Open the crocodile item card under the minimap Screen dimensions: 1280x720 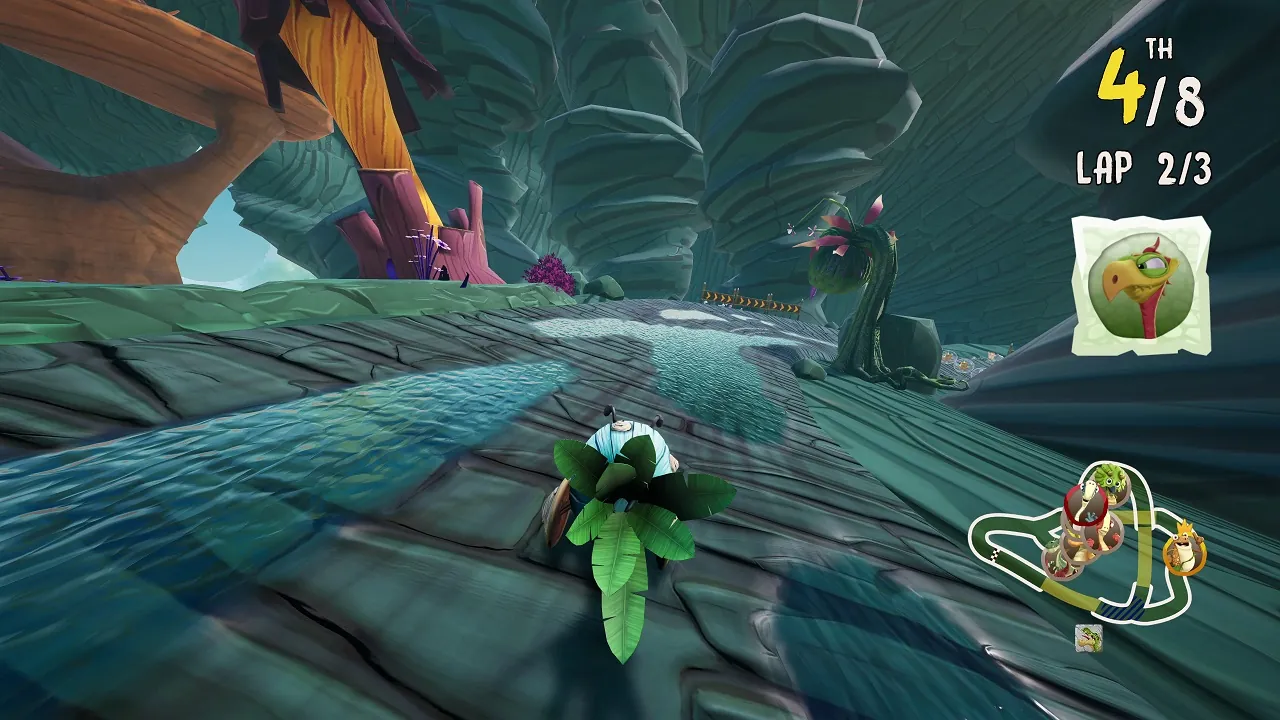[1088, 637]
